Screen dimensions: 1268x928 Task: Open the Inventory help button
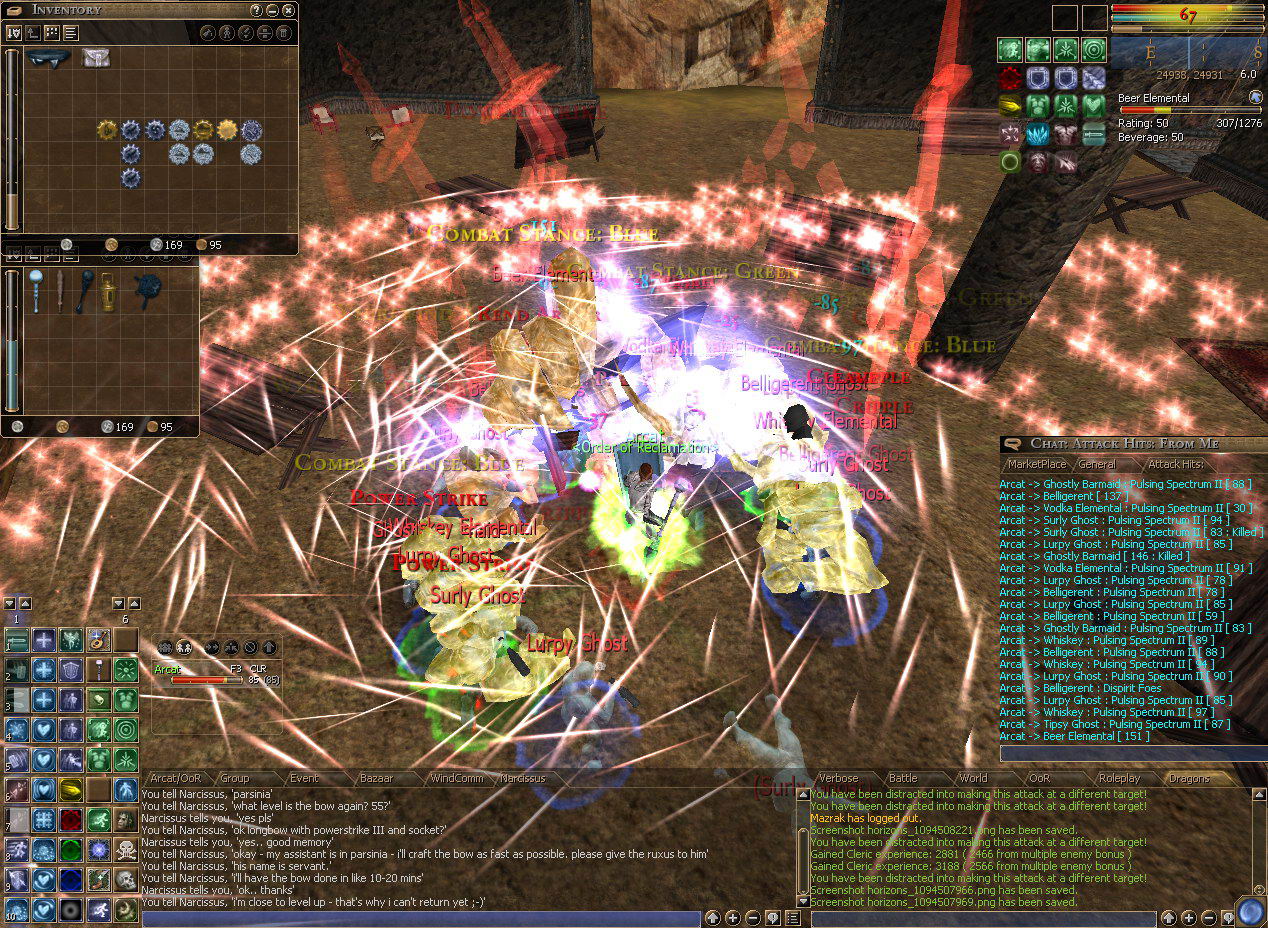pos(256,10)
